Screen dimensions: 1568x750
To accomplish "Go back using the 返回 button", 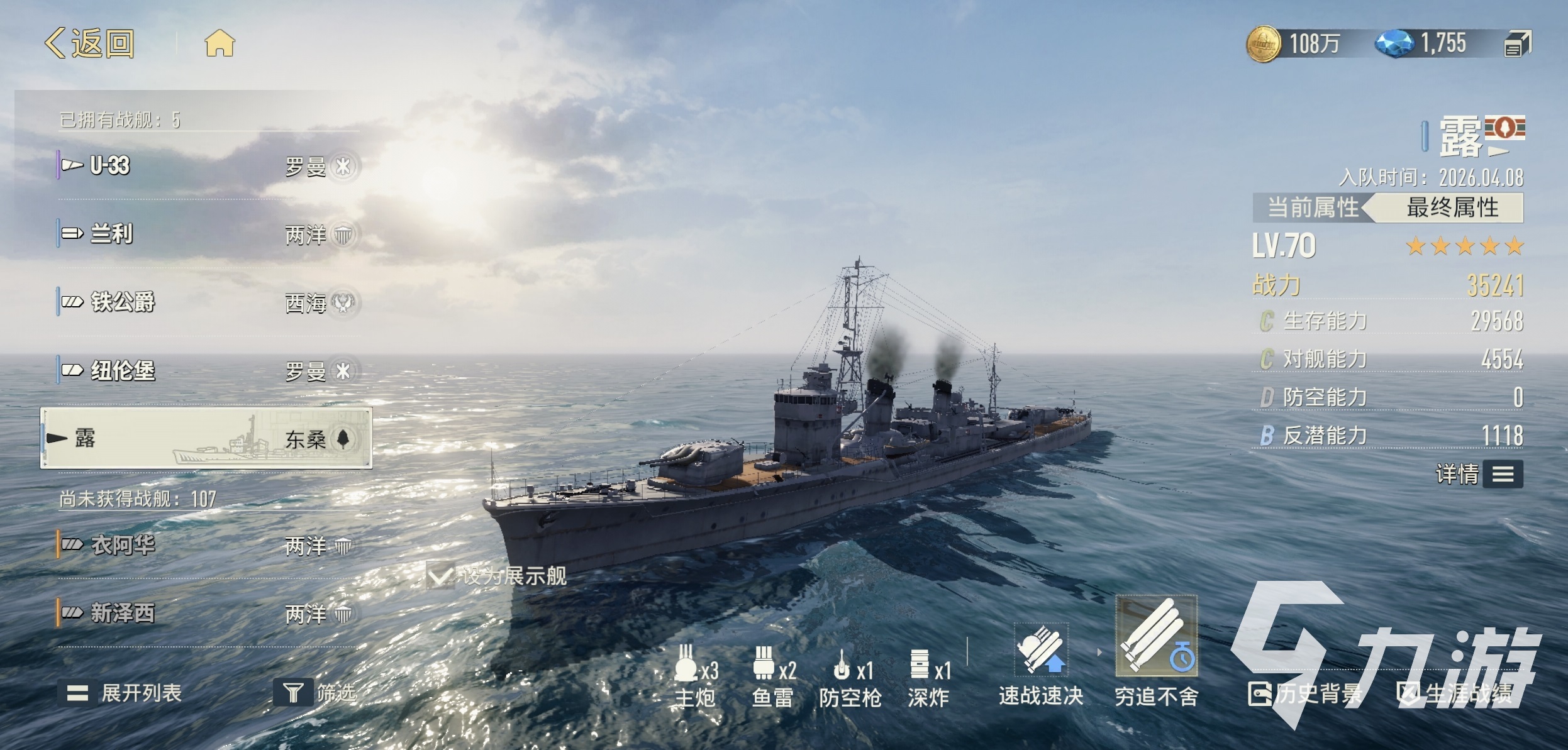I will tap(90, 44).
